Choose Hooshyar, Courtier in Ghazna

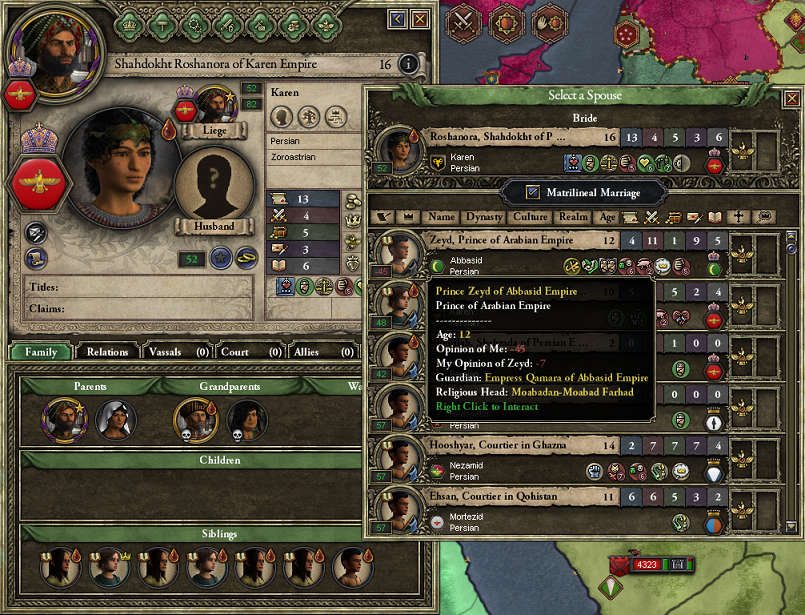coord(497,445)
